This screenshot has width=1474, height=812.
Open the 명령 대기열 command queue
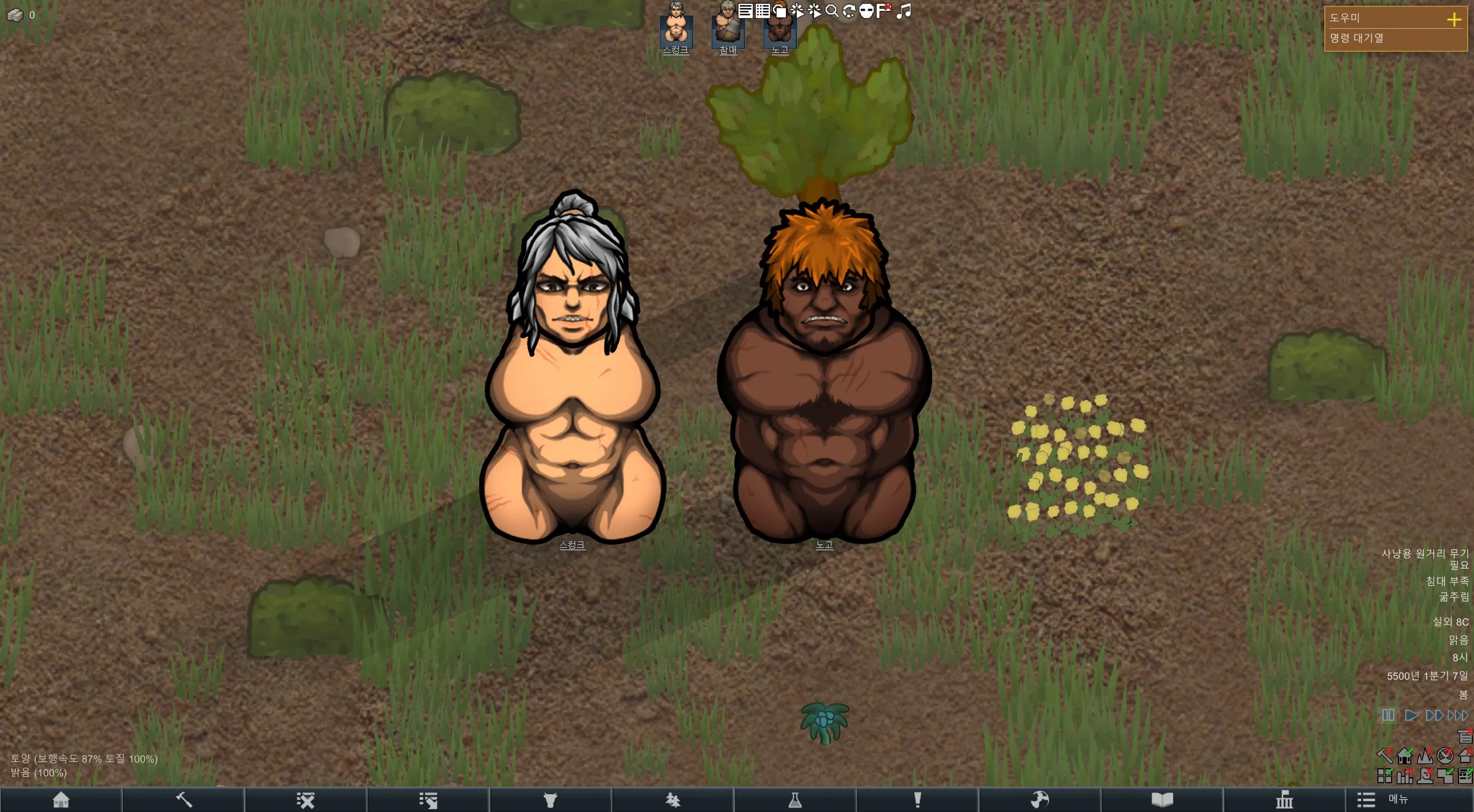coord(1357,39)
